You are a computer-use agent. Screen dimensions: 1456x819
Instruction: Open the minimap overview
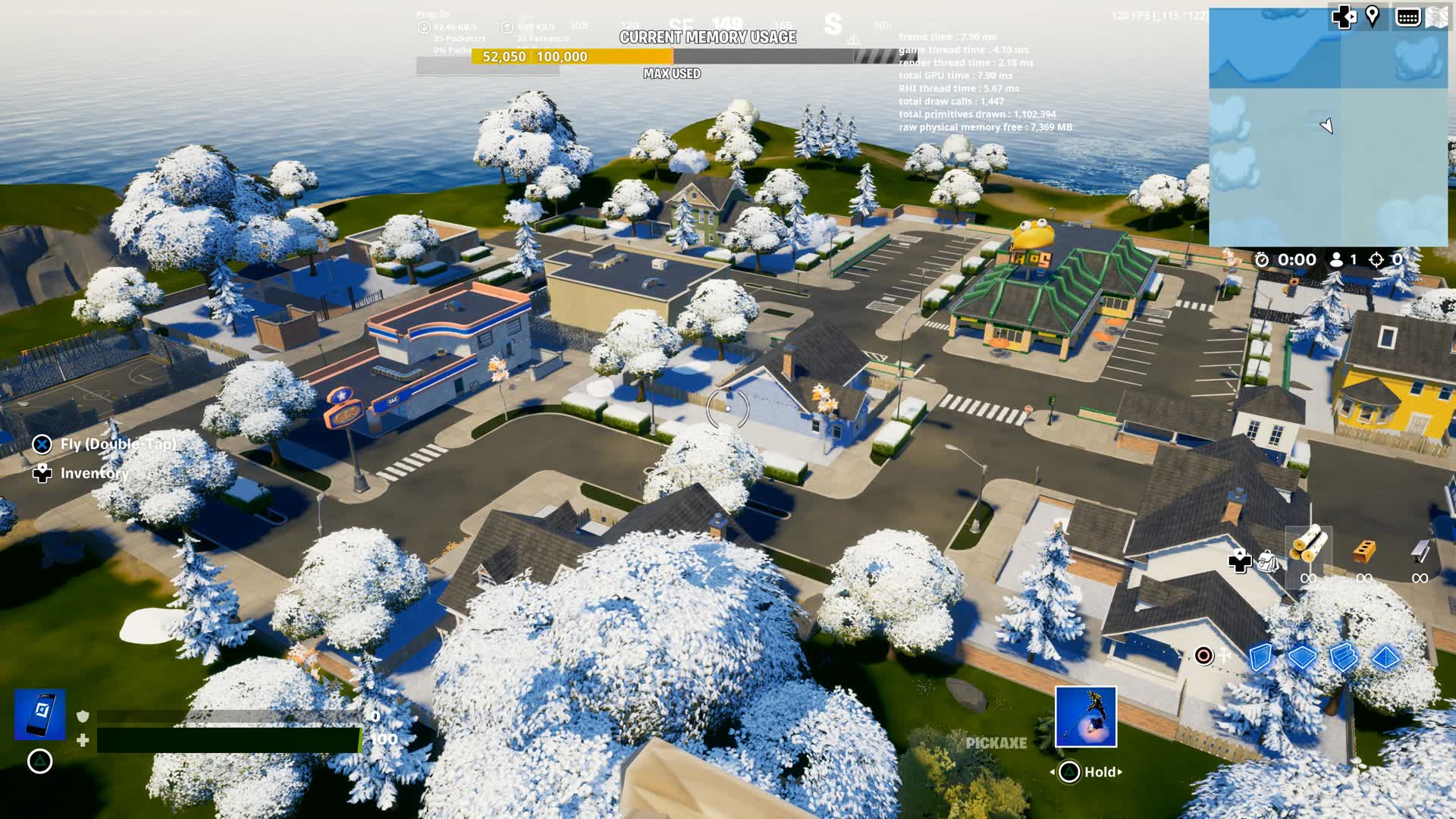click(x=1327, y=127)
